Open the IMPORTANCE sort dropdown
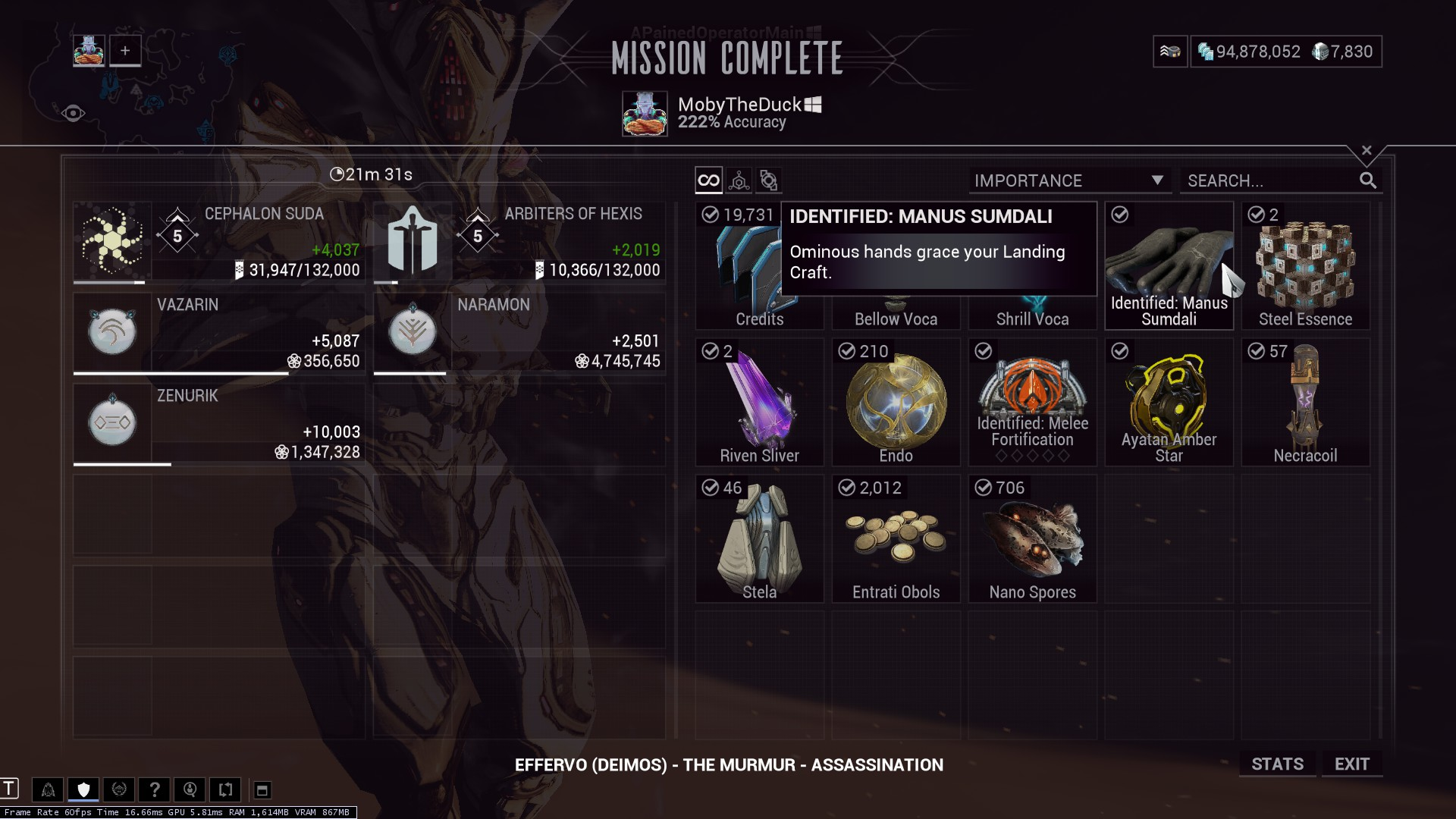This screenshot has height=819, width=1456. pos(1069,180)
